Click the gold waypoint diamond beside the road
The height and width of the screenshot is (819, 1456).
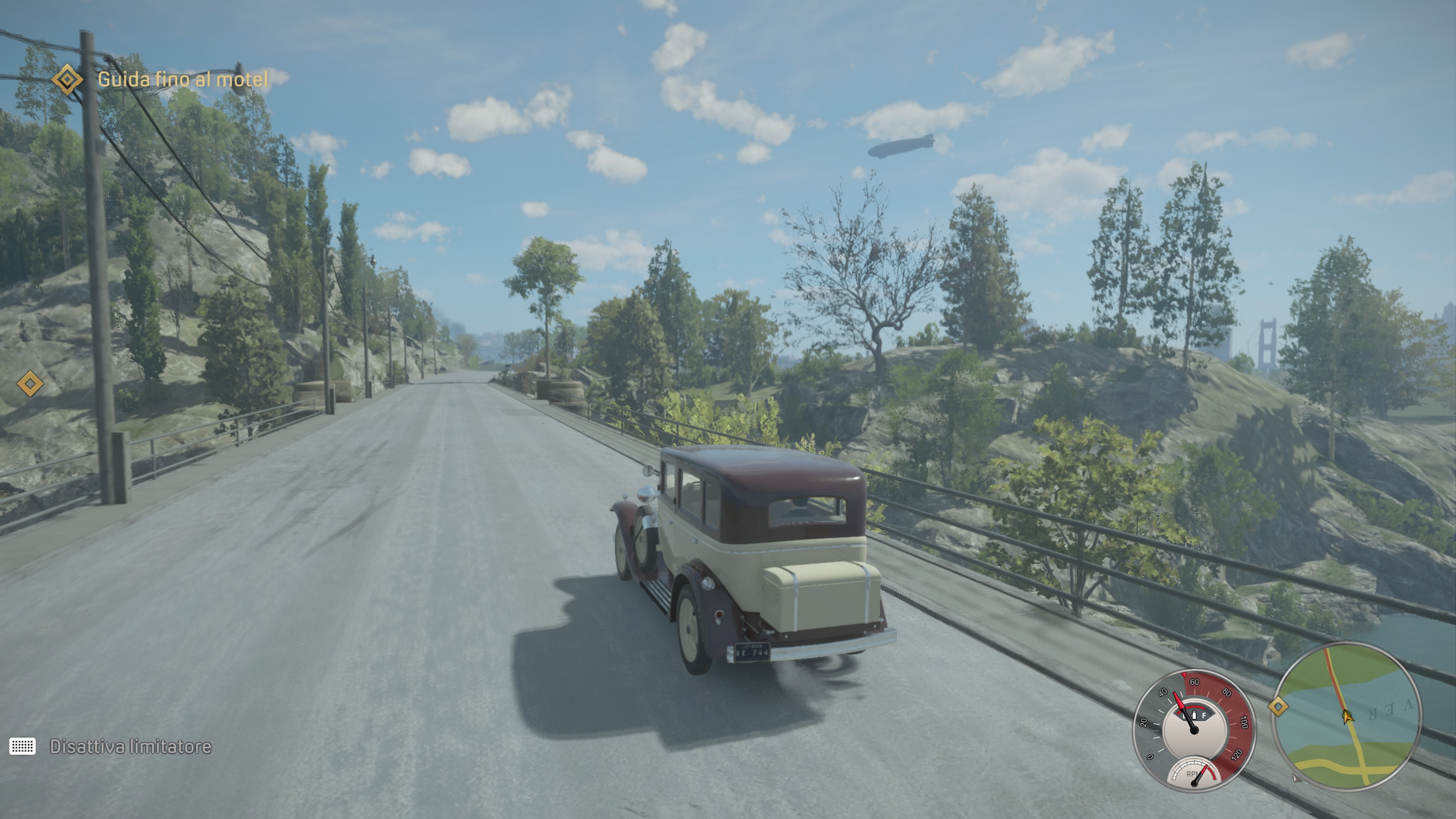(x=30, y=384)
